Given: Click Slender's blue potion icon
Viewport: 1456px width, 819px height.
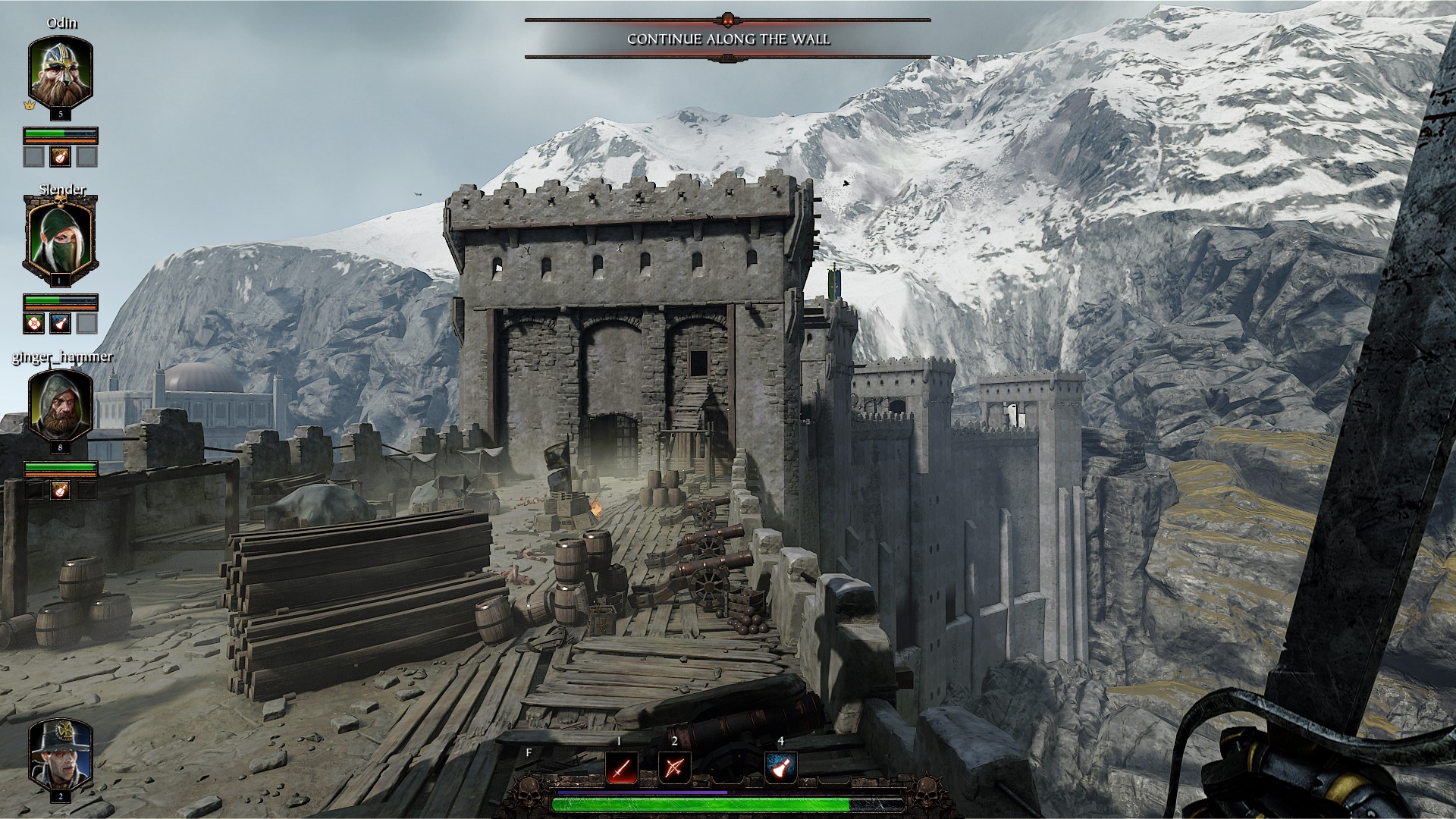Looking at the screenshot, I should pos(61,324).
